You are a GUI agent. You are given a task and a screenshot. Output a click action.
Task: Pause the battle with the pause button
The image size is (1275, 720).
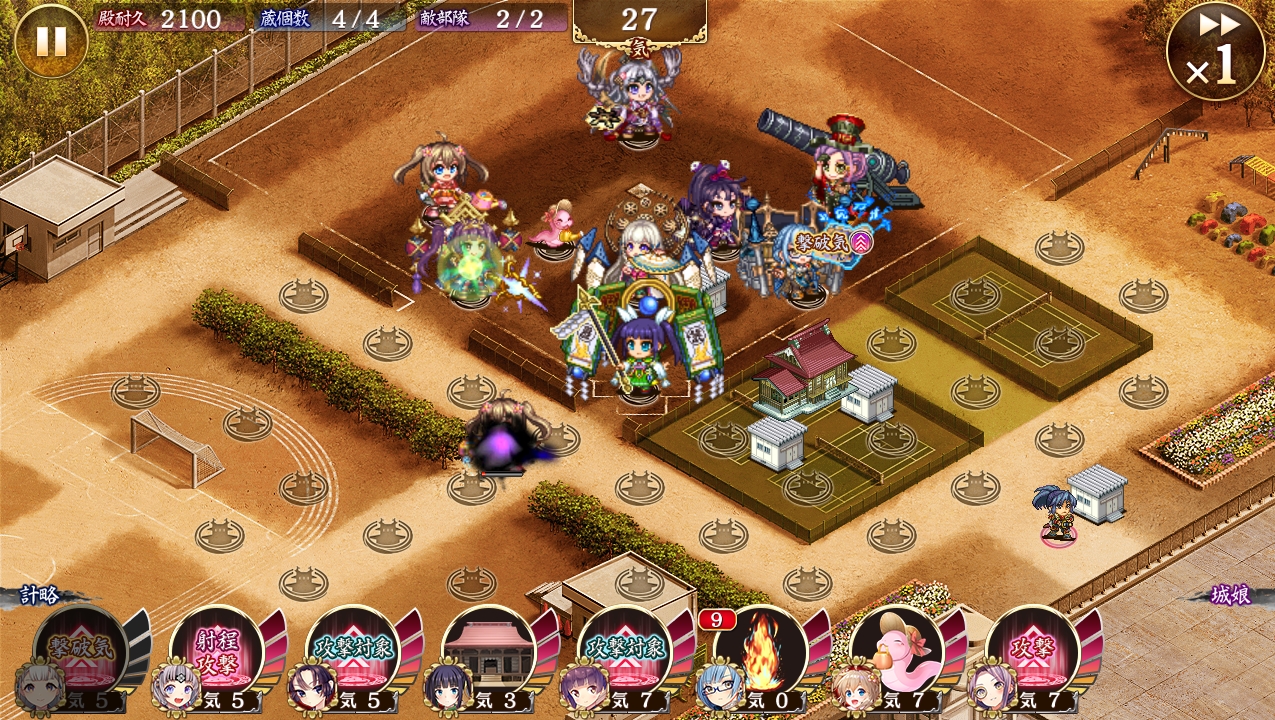tap(51, 41)
